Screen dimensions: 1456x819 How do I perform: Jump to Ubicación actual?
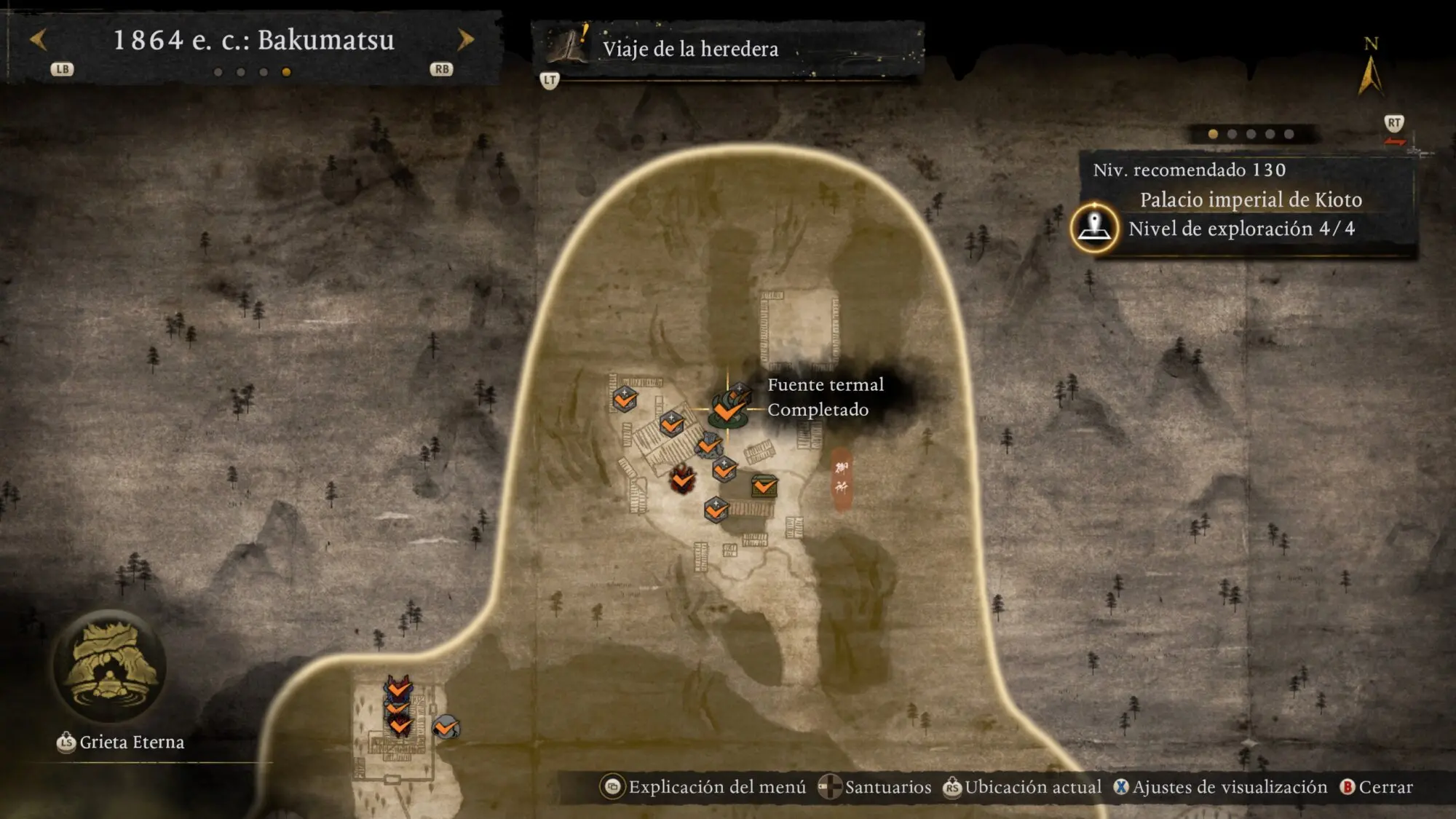[x=1022, y=787]
